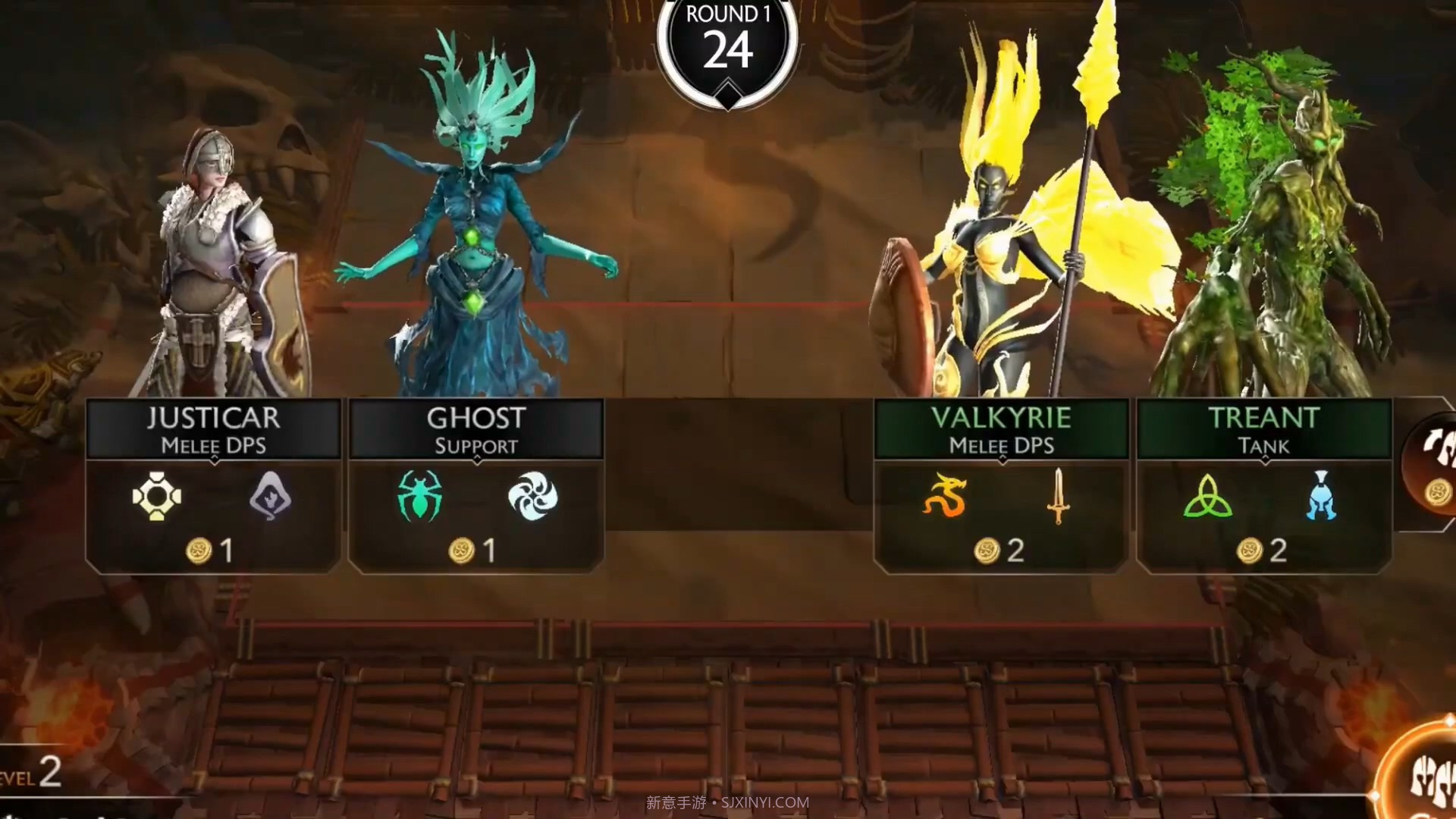
Task: Inspect the blue helmet synergy icon on Treant
Action: (x=1320, y=496)
